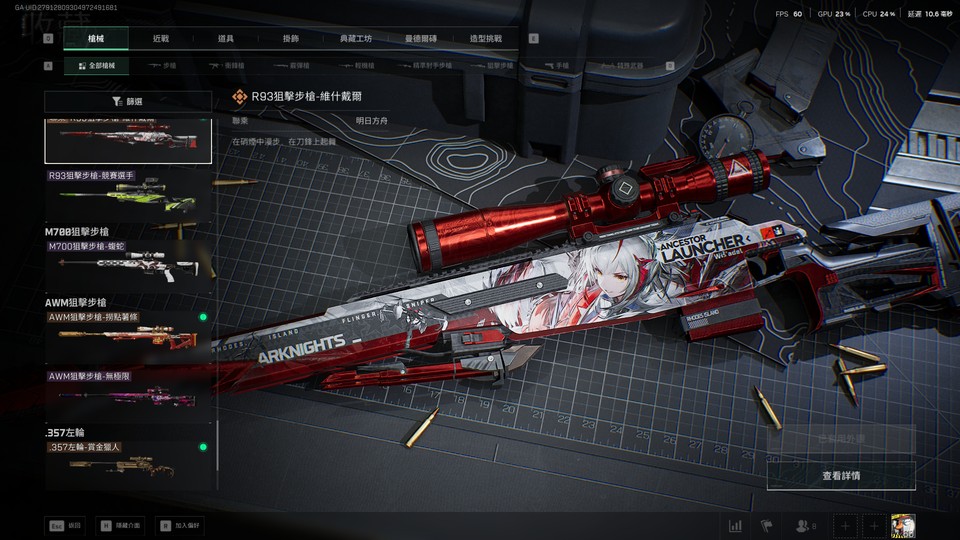Switch to the 造型挑戰 tab

pyautogui.click(x=486, y=39)
